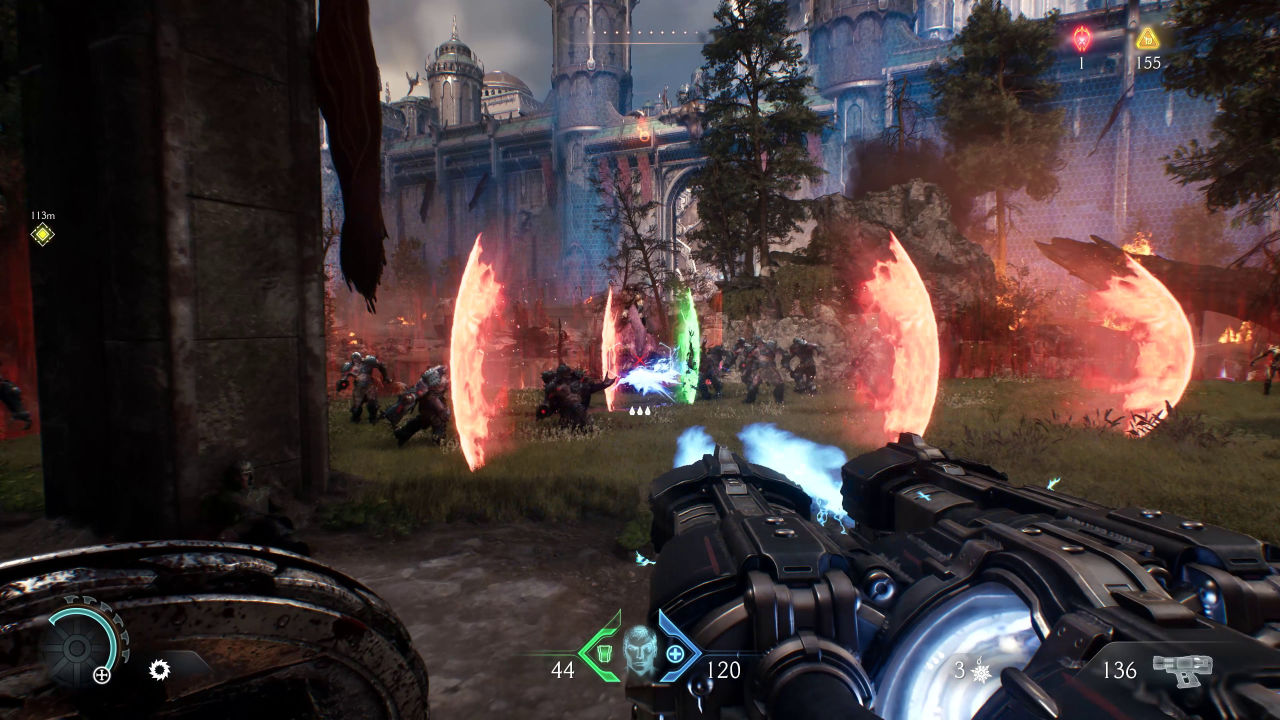Choose the equipped weapon icon
1280x720 pixels.
(1182, 669)
